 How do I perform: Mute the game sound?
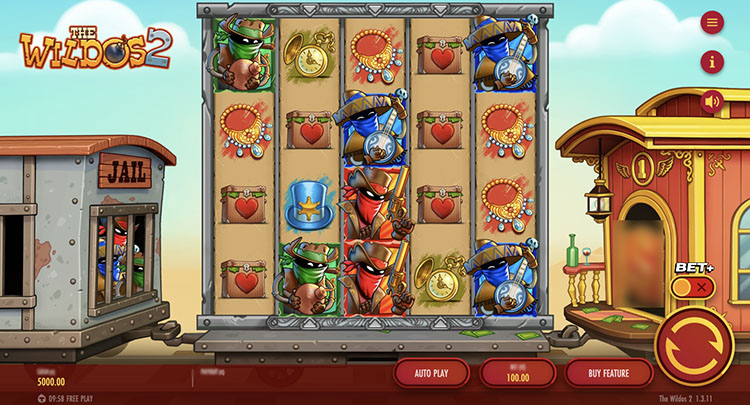(x=712, y=101)
